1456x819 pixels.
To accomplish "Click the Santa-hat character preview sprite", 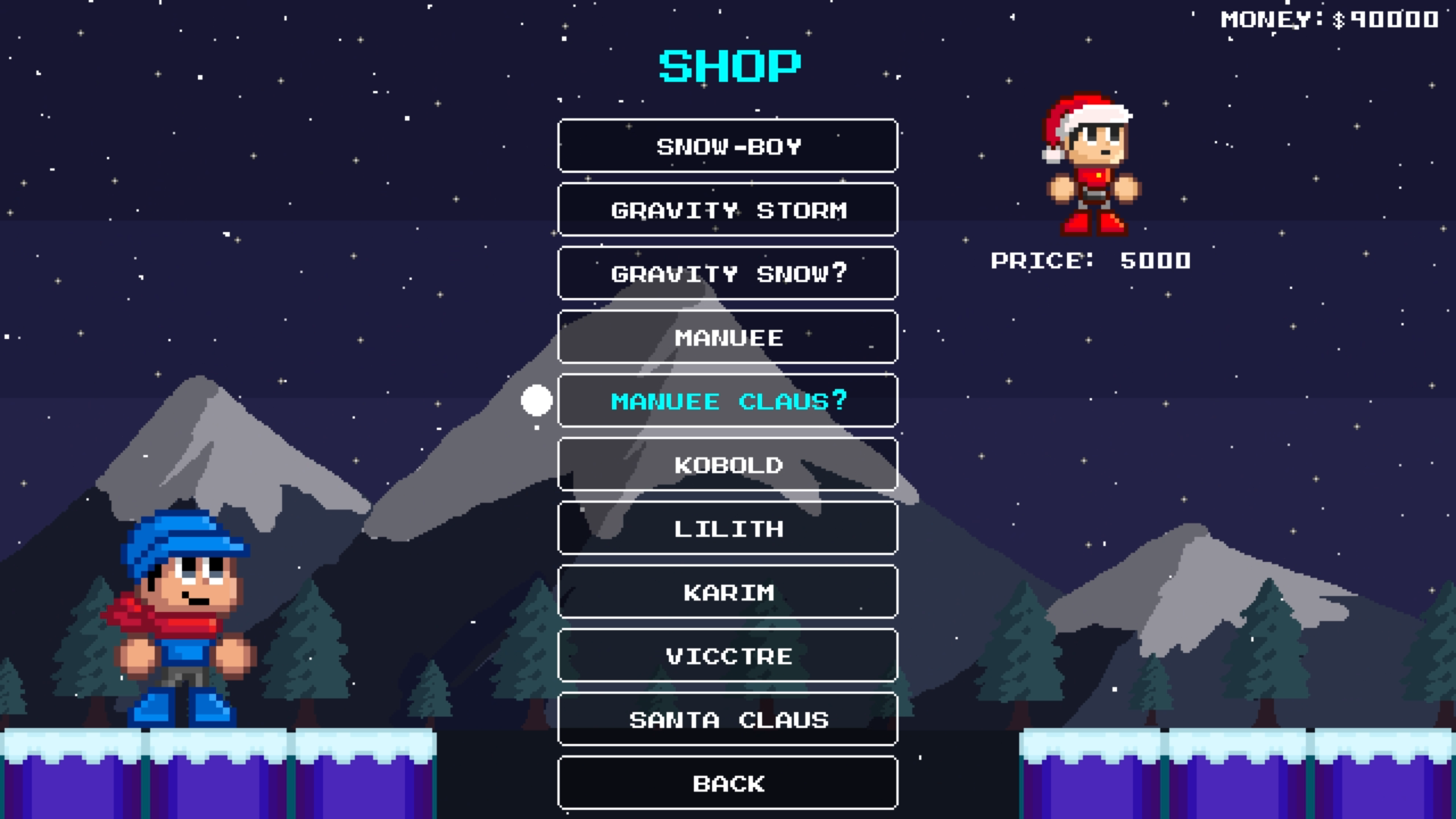I will 1086,163.
